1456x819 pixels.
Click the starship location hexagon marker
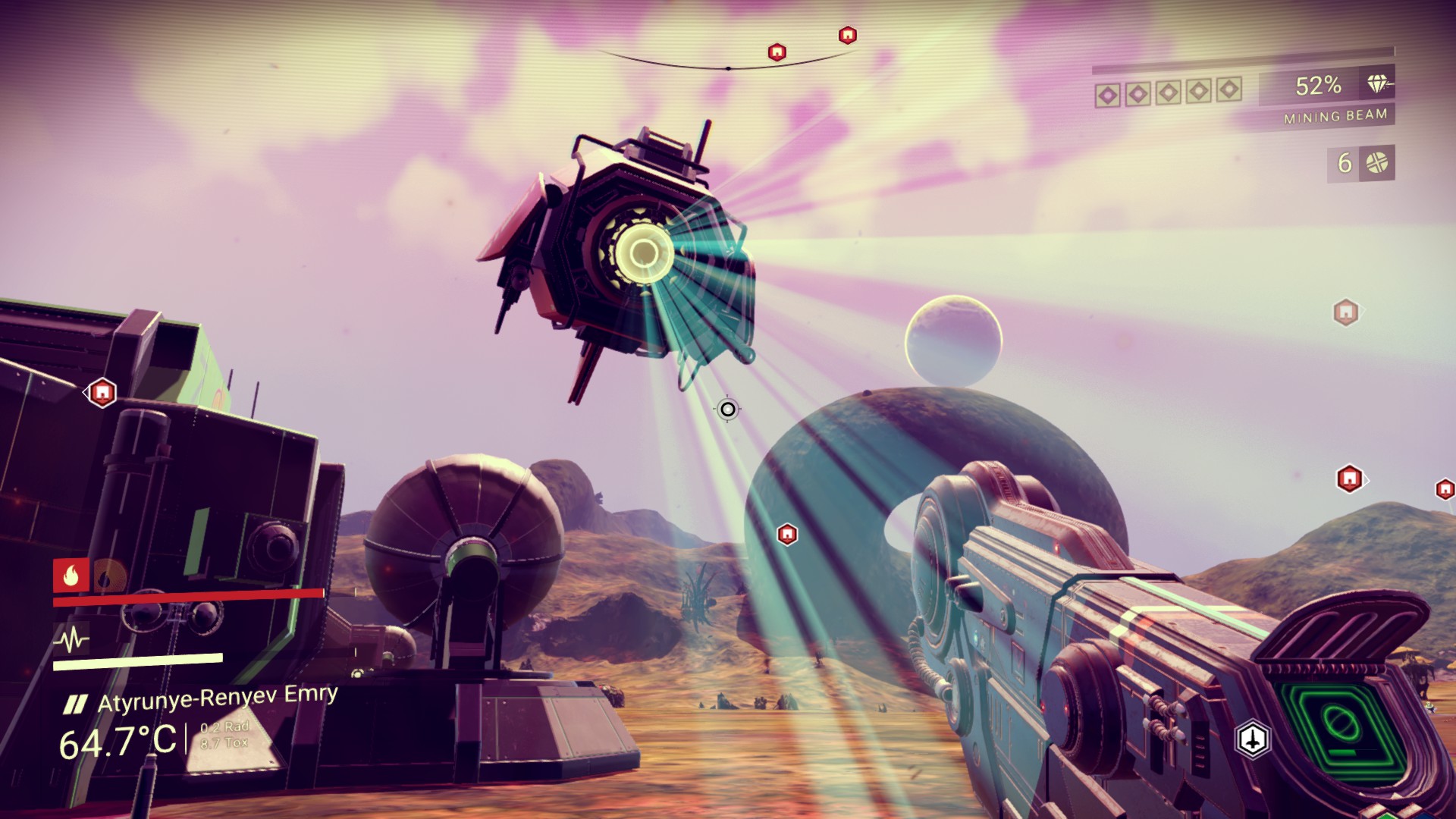(1253, 739)
